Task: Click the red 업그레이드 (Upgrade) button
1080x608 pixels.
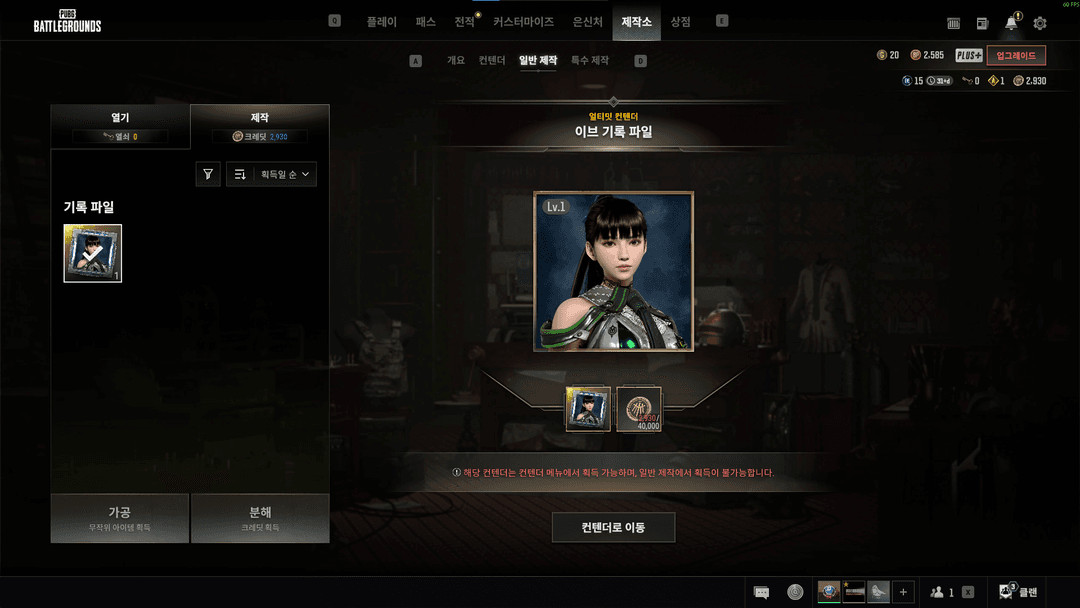Action: [x=1016, y=56]
